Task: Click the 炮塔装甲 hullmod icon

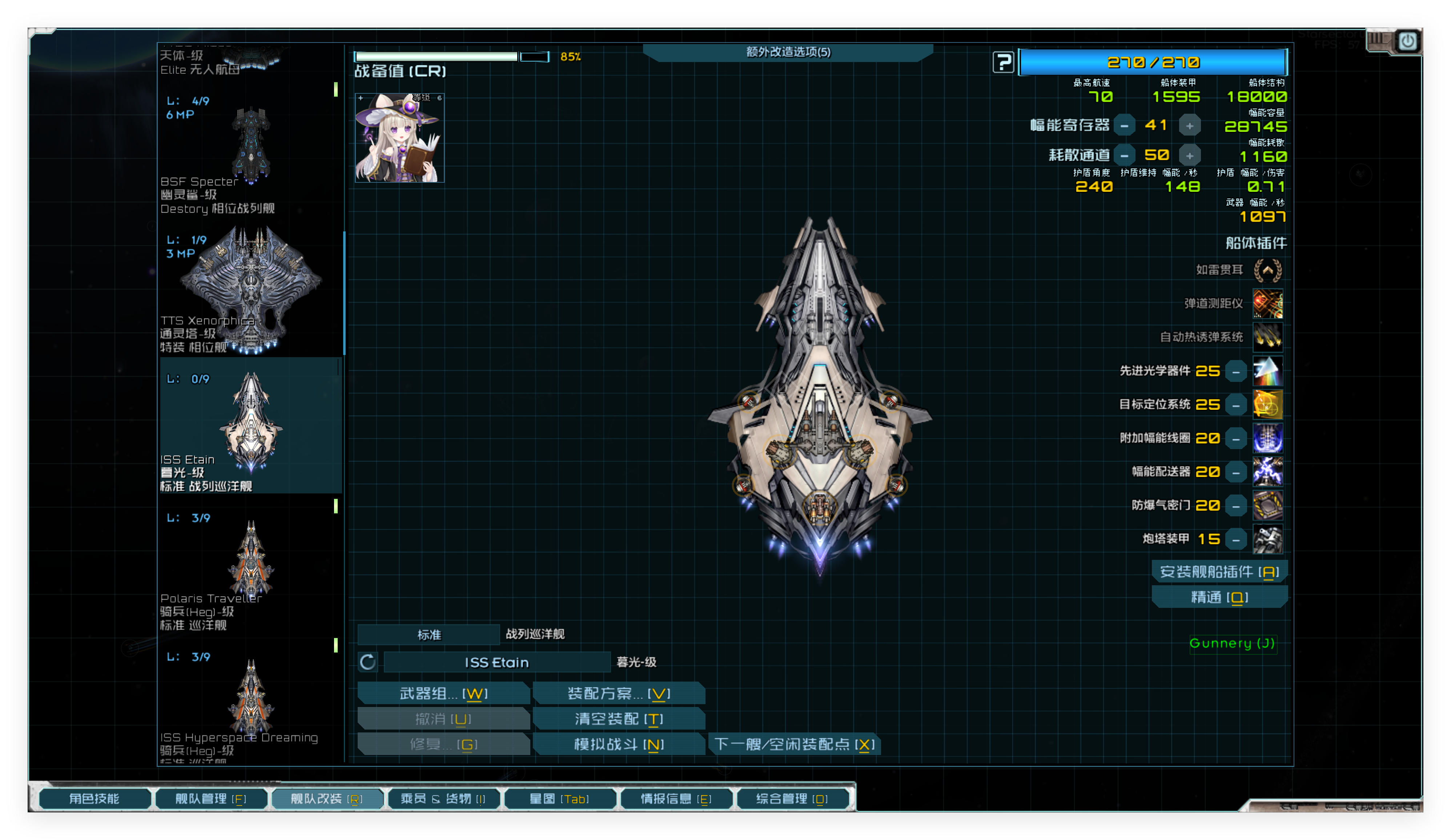Action: 1268,539
